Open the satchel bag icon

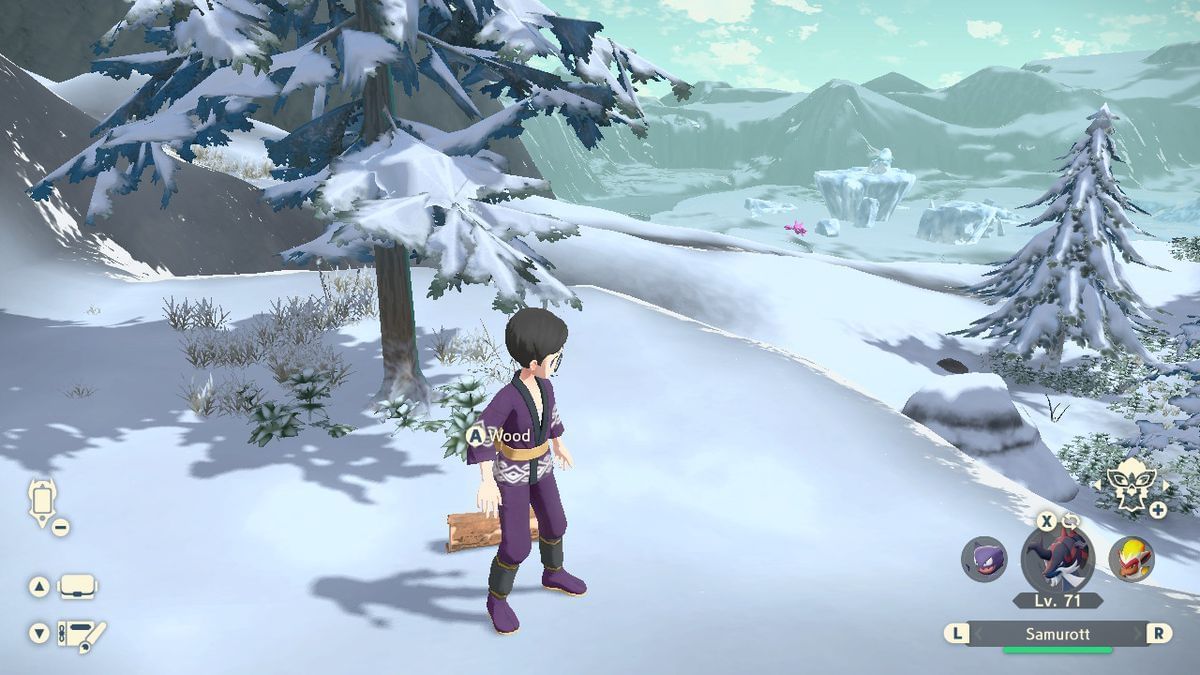coord(78,587)
